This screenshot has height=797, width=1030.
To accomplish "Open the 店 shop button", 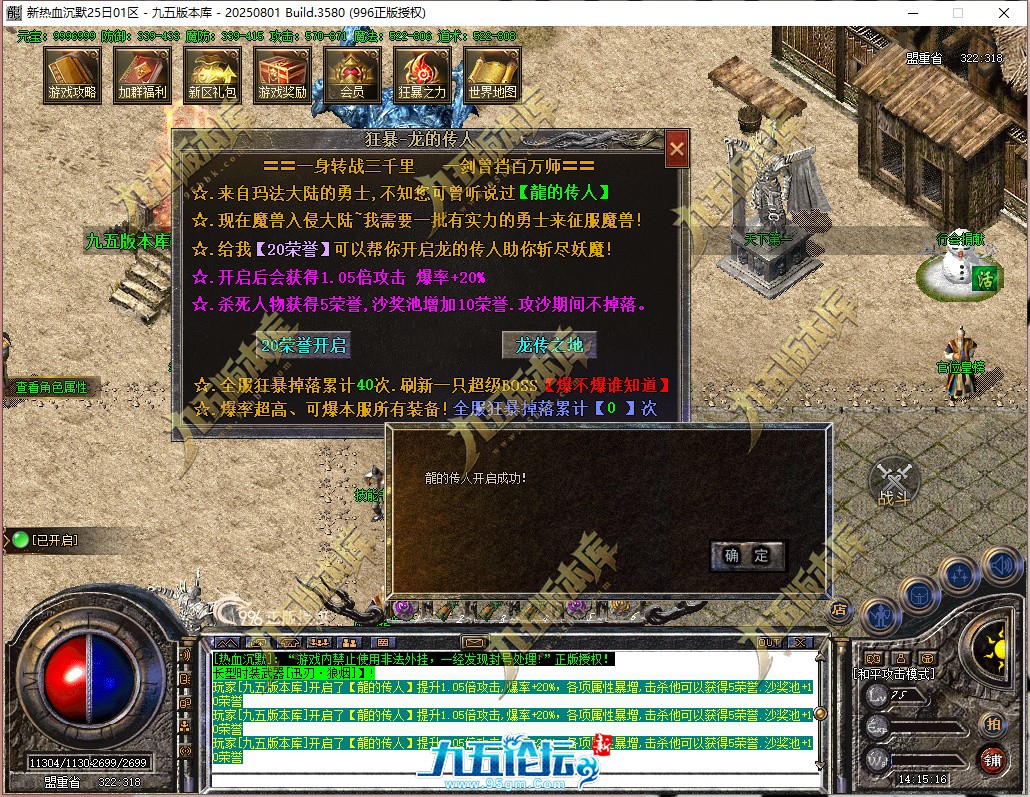I will coord(840,608).
